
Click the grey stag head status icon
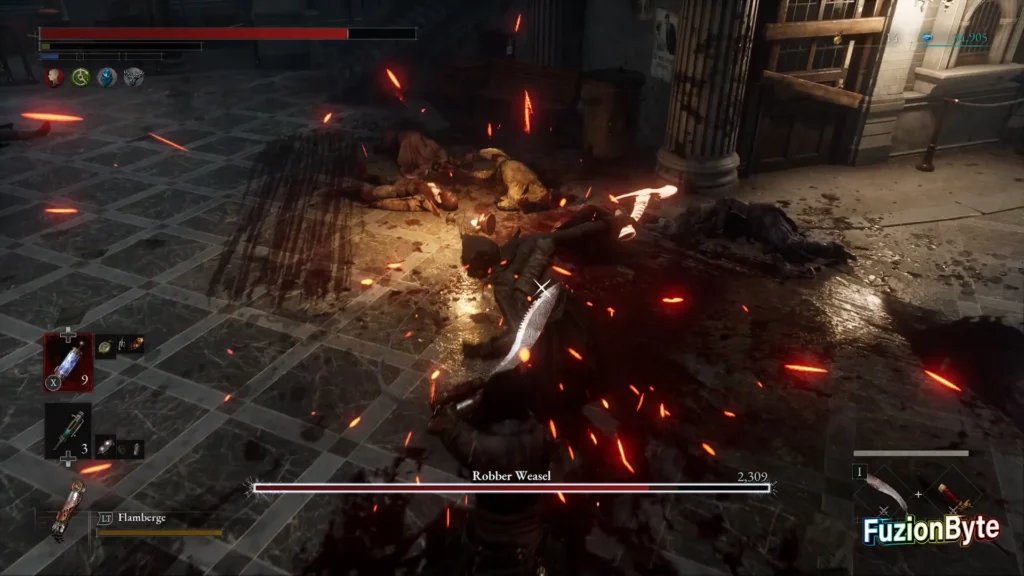click(133, 77)
